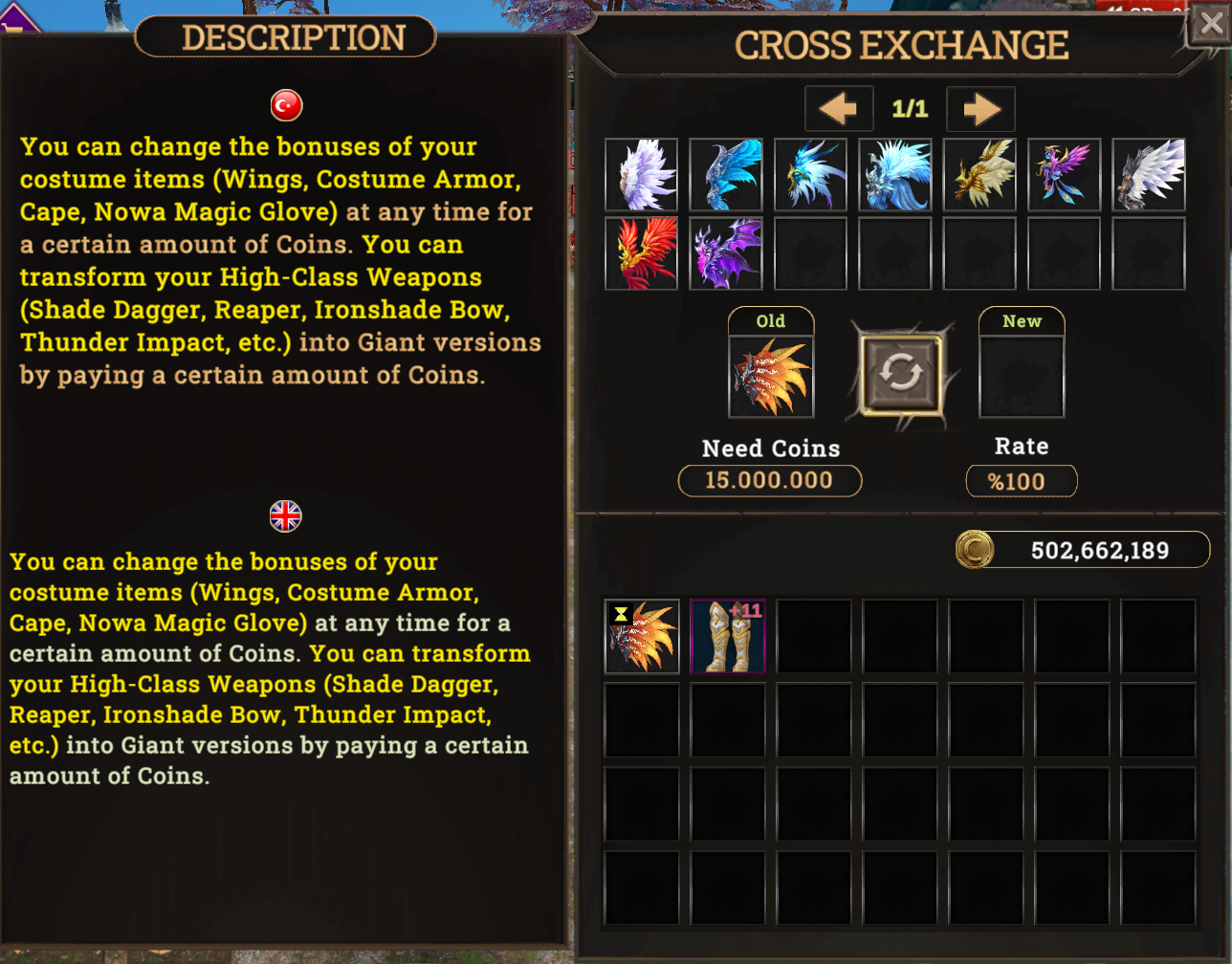Activate the circular-arrows exchange button
The width and height of the screenshot is (1232, 964).
click(x=900, y=375)
